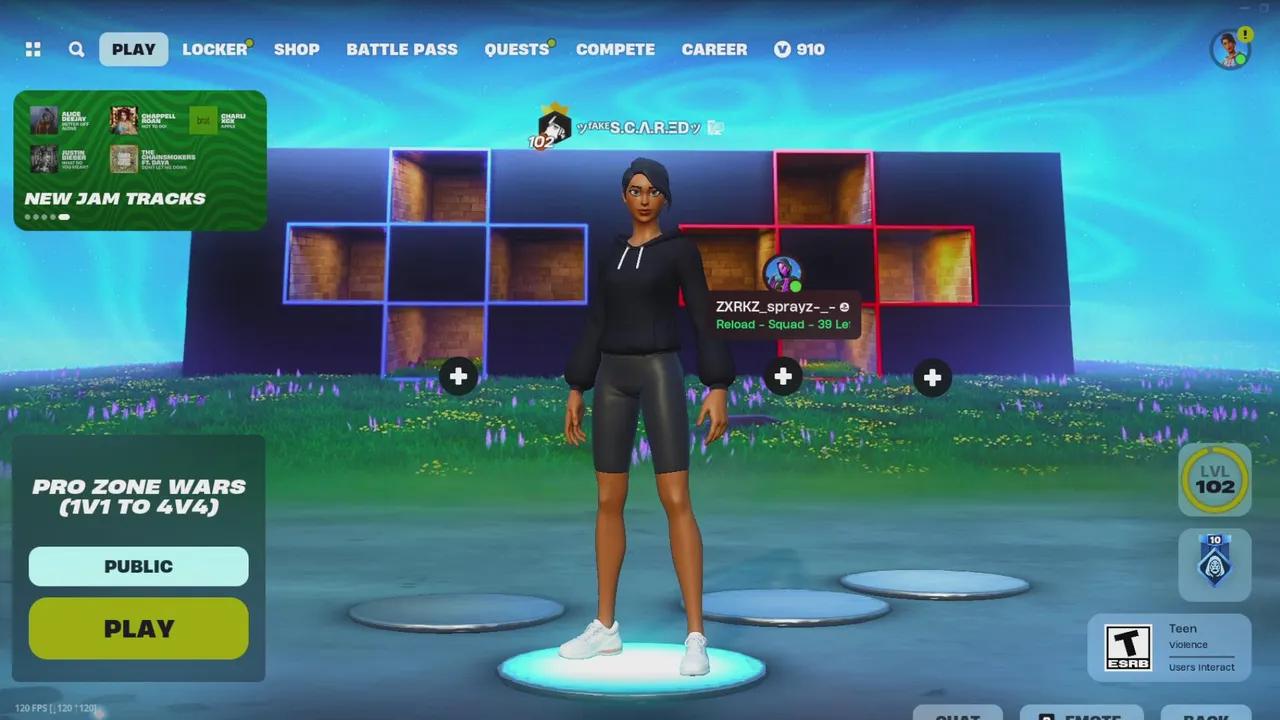The width and height of the screenshot is (1280, 720).
Task: Click the V-Bucks coin icon showing 910
Action: coord(782,49)
